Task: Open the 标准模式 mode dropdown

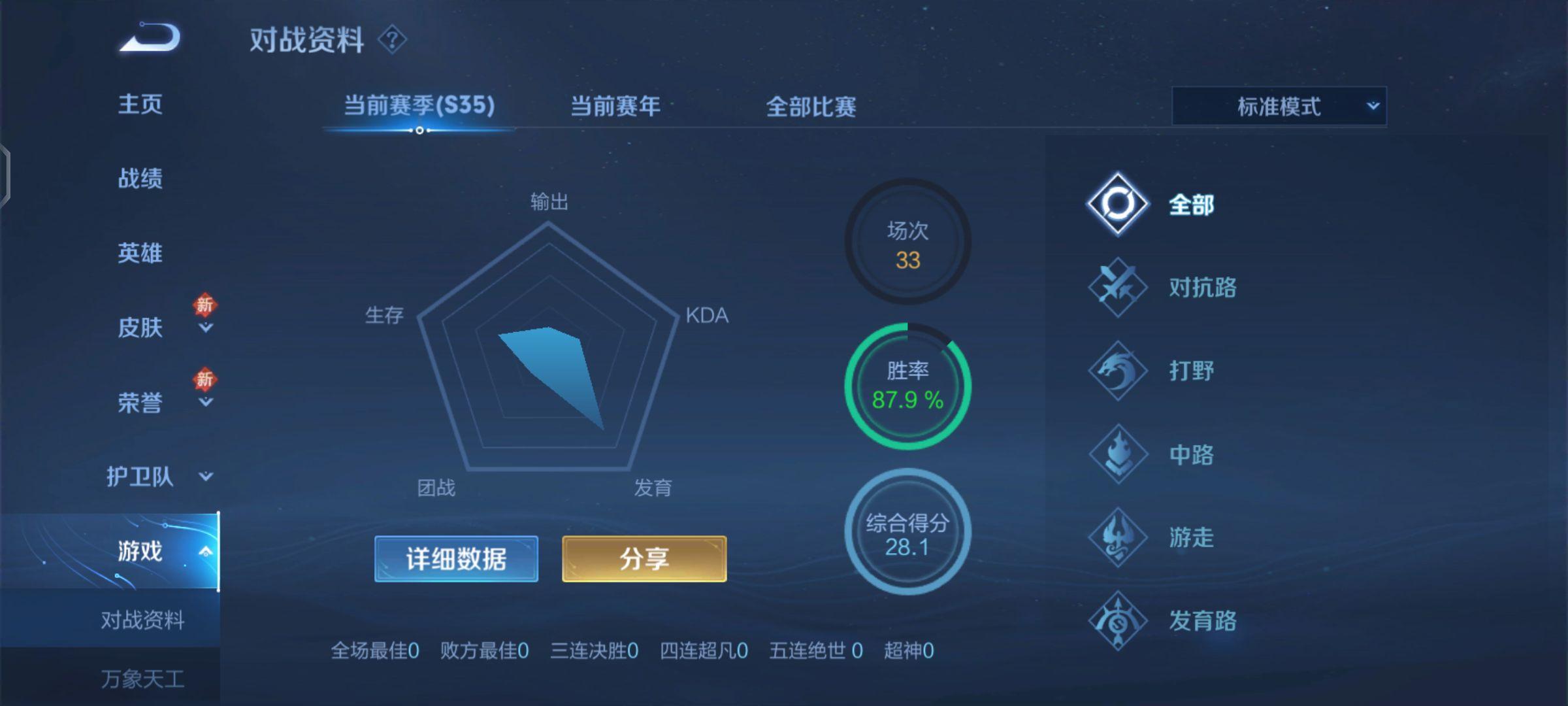Action: (x=1277, y=106)
